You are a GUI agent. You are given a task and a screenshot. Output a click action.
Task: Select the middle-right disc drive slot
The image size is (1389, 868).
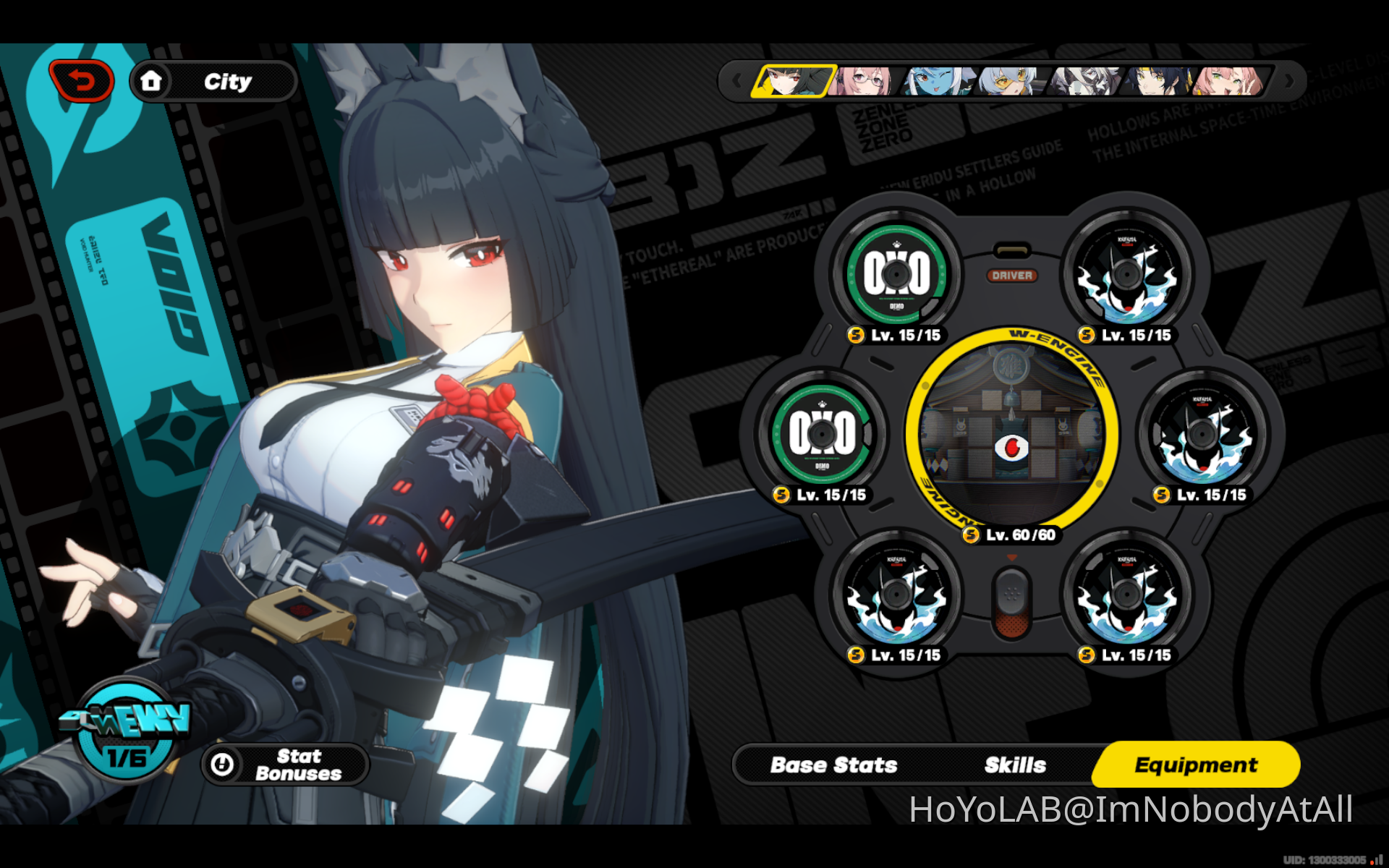coord(1203,436)
